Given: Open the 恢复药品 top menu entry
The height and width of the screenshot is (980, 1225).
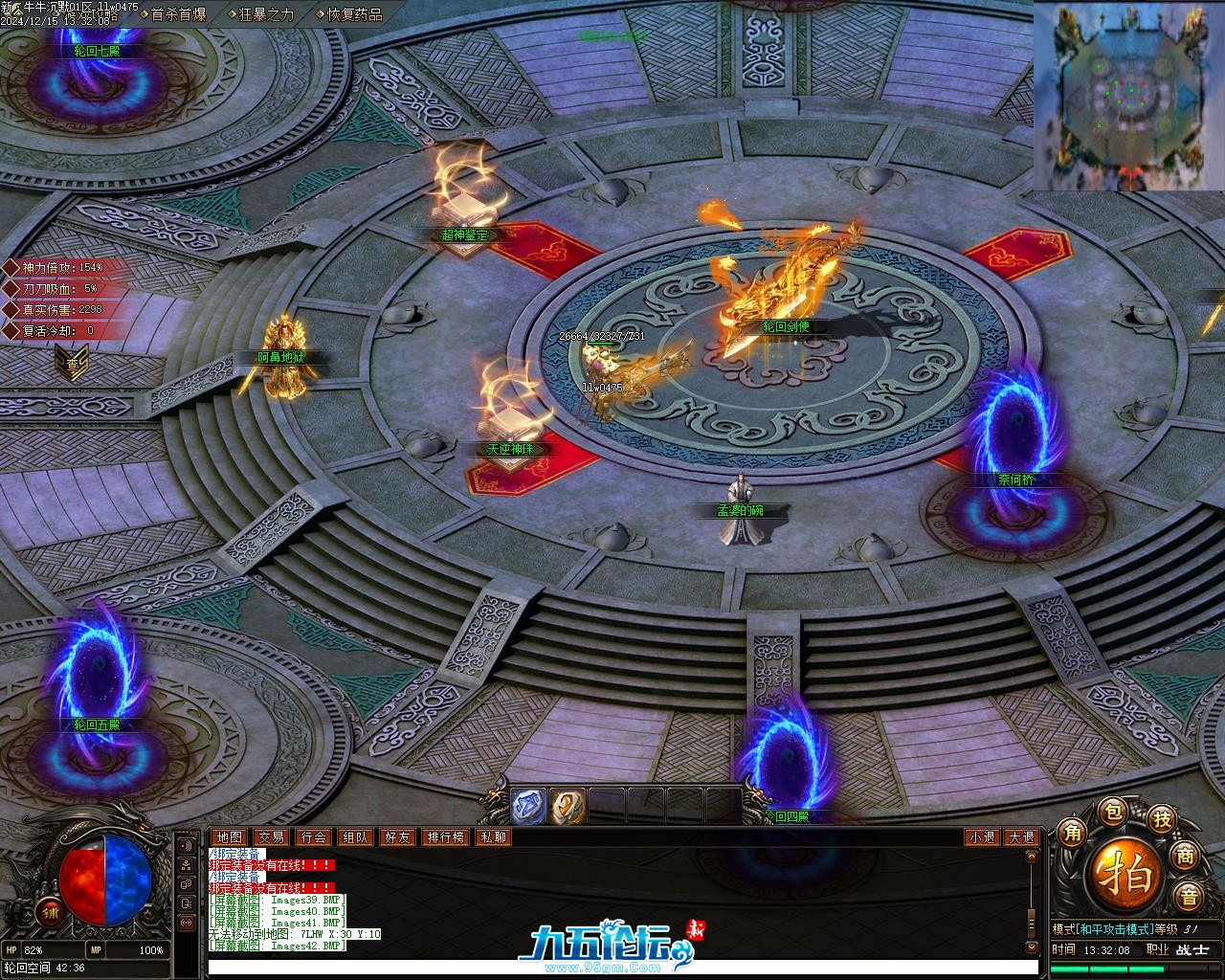Looking at the screenshot, I should [x=354, y=14].
